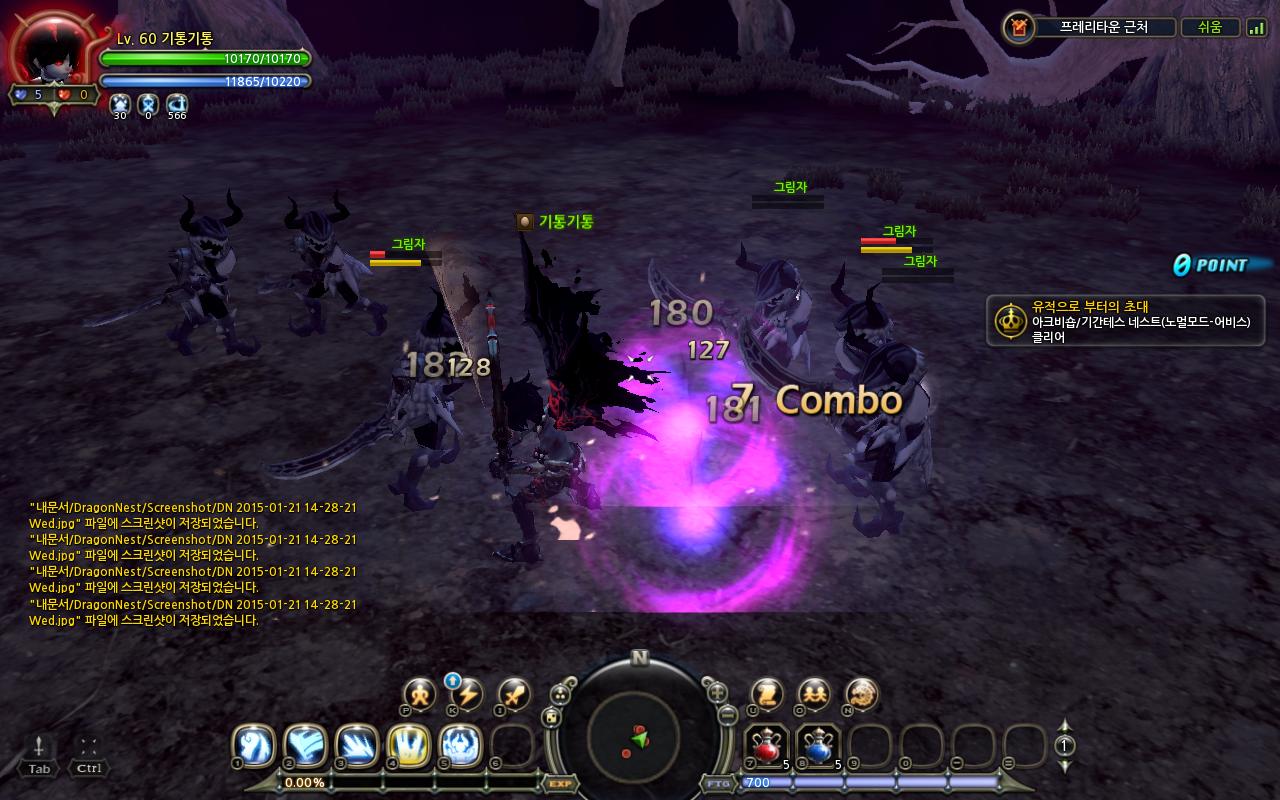Switch hotbar page with the up arrow

tap(1065, 727)
